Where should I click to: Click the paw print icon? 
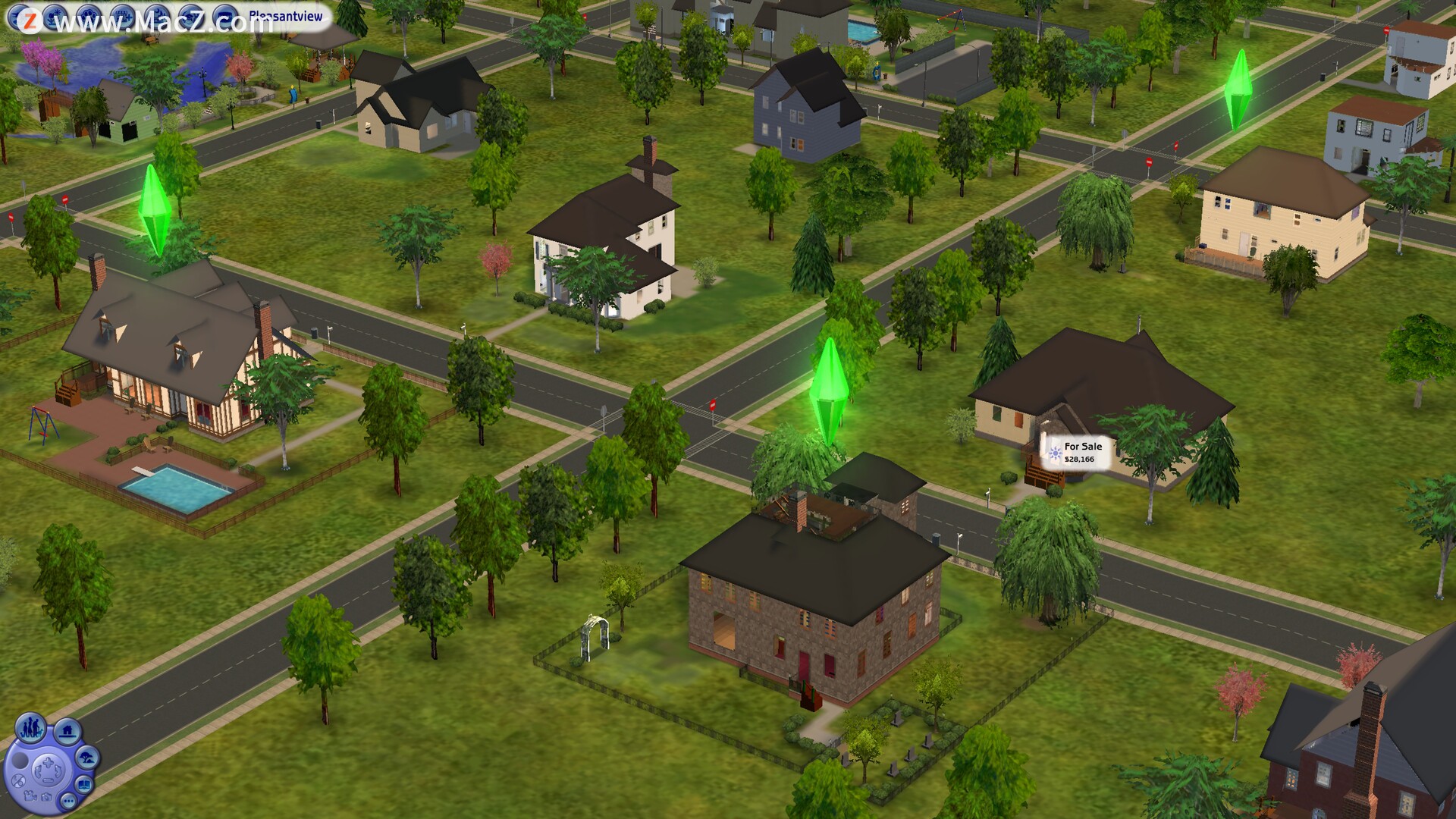[89, 17]
